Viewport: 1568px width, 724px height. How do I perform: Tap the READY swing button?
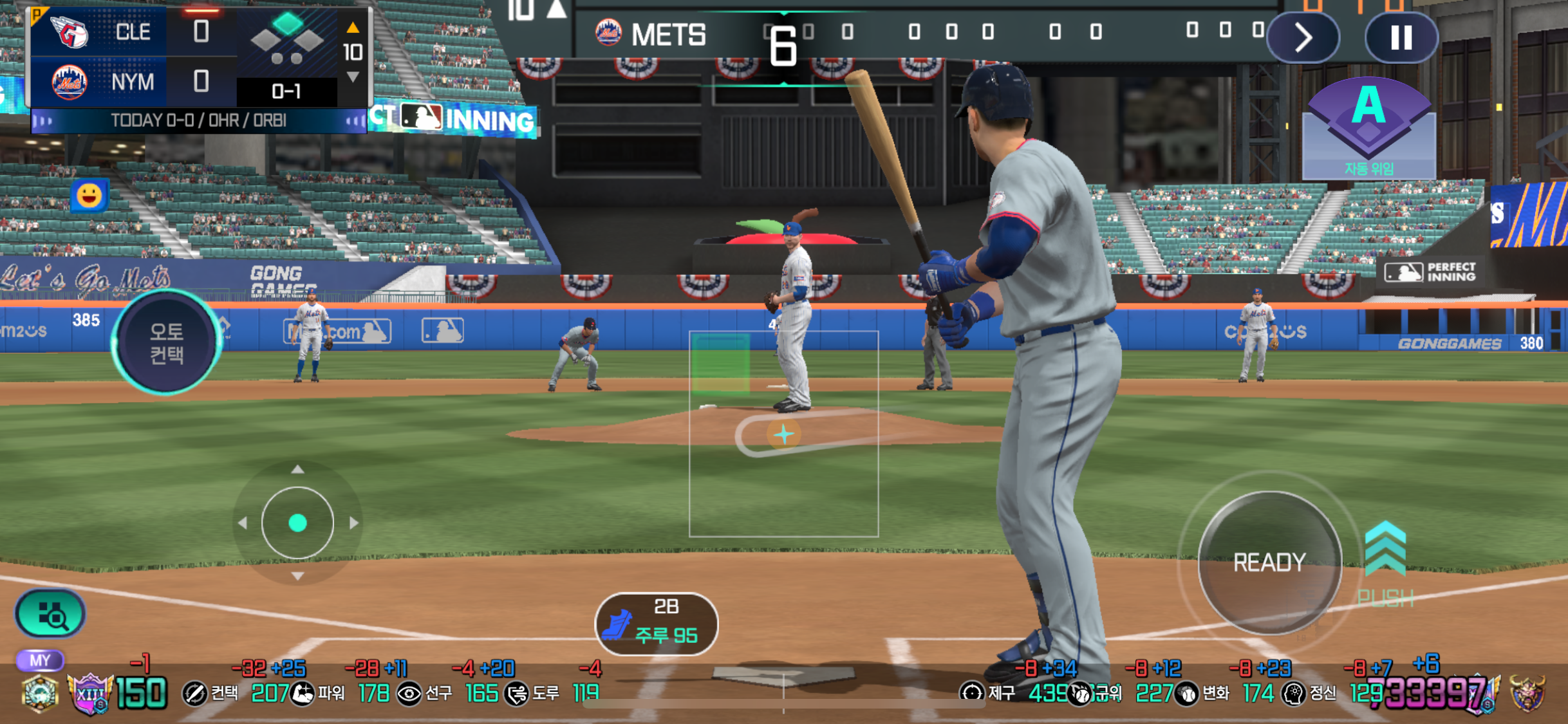(1269, 562)
